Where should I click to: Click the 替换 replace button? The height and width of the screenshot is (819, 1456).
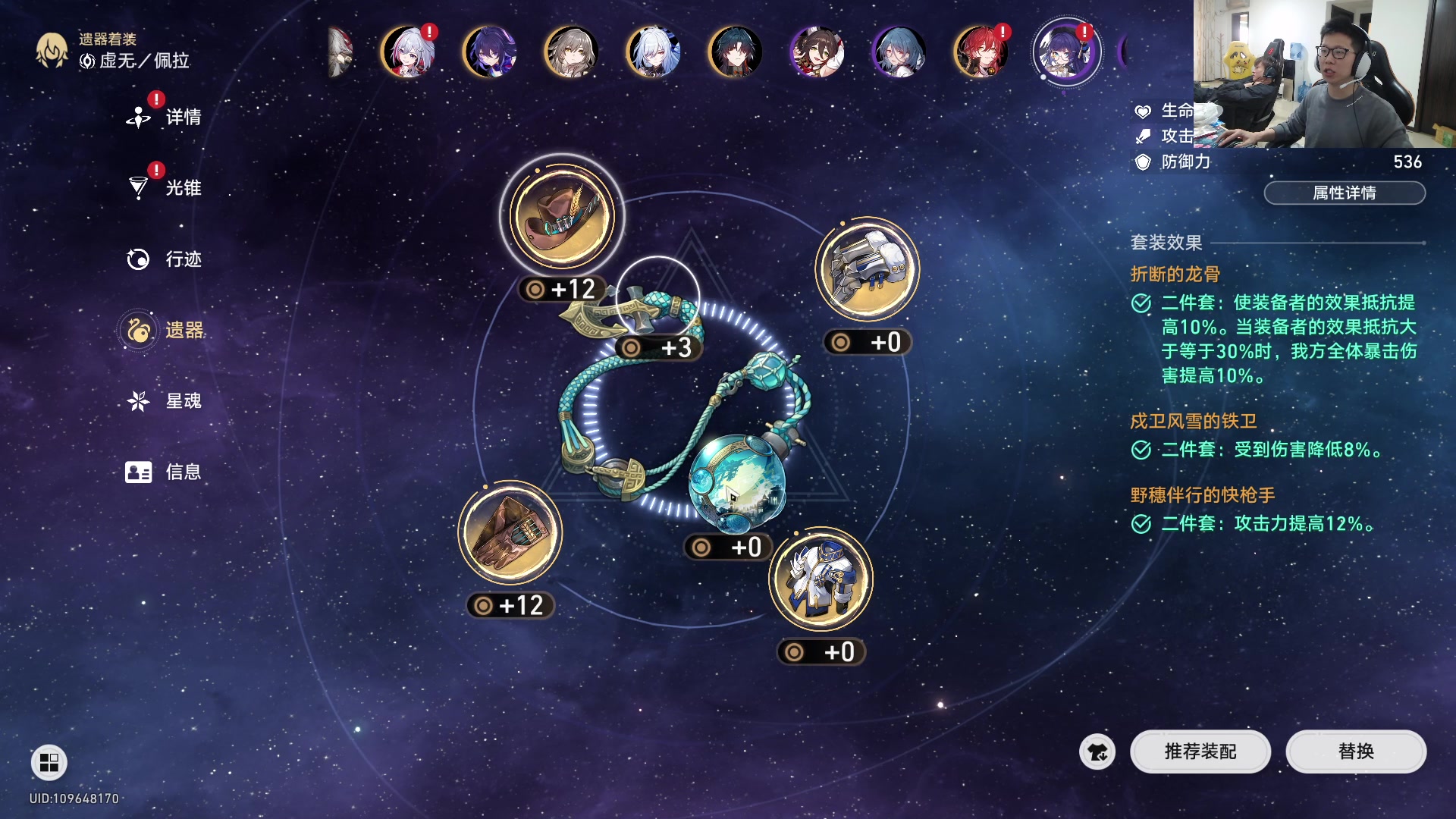(1356, 752)
